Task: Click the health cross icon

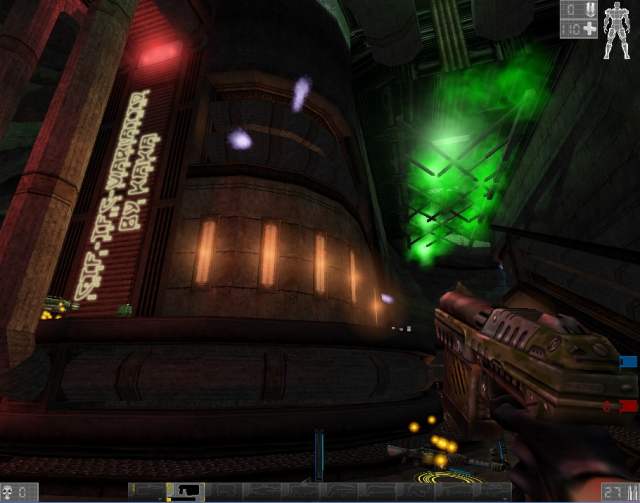Action: tap(590, 29)
